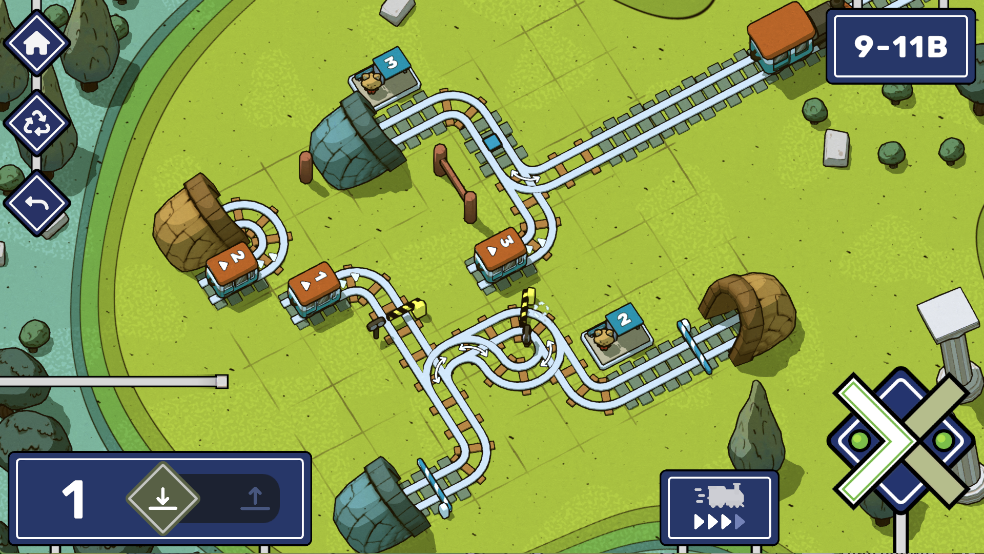This screenshot has width=984, height=554.
Task: Restart the level with the recycle button
Action: pyautogui.click(x=36, y=124)
